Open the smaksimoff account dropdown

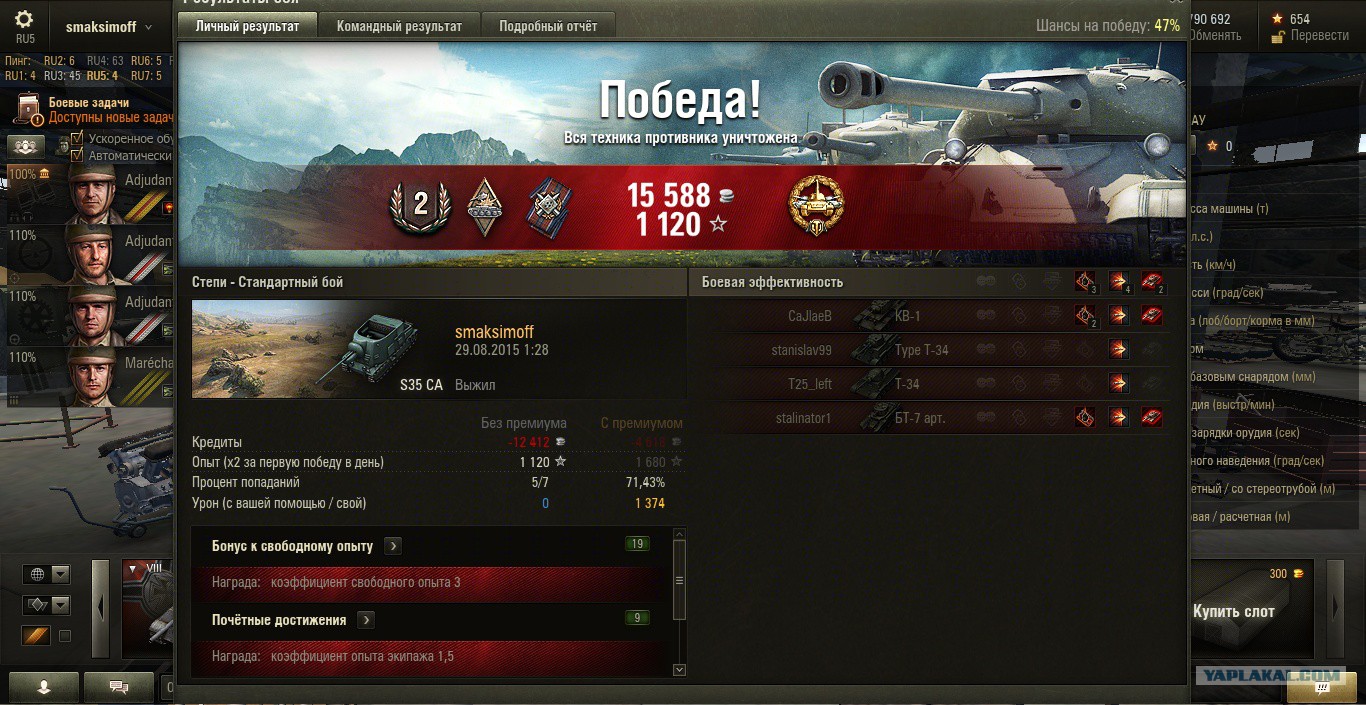[x=108, y=27]
